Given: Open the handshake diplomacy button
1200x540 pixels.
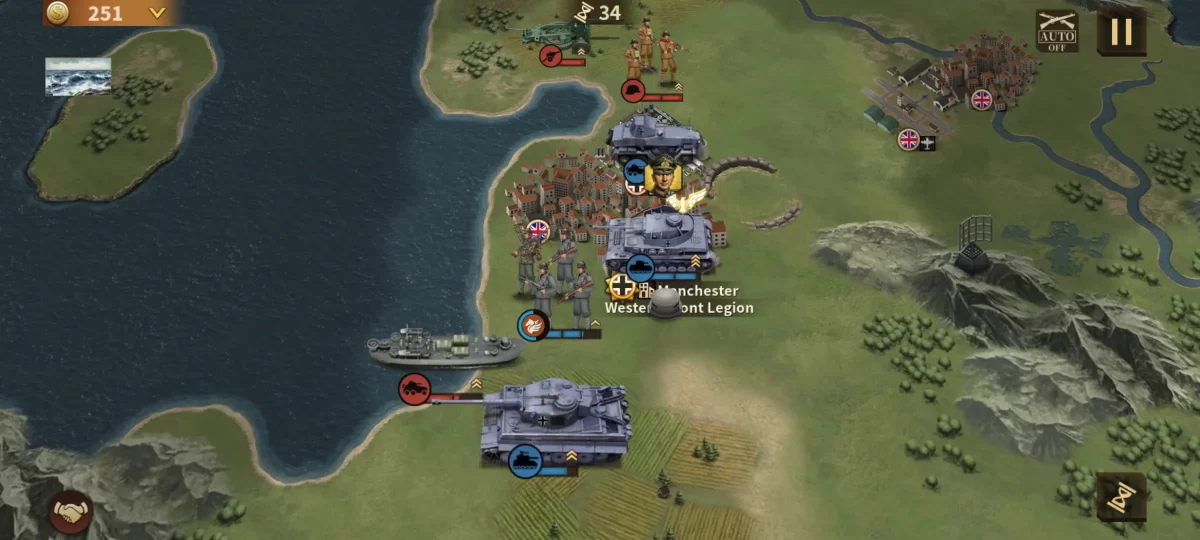Looking at the screenshot, I should pos(71,512).
